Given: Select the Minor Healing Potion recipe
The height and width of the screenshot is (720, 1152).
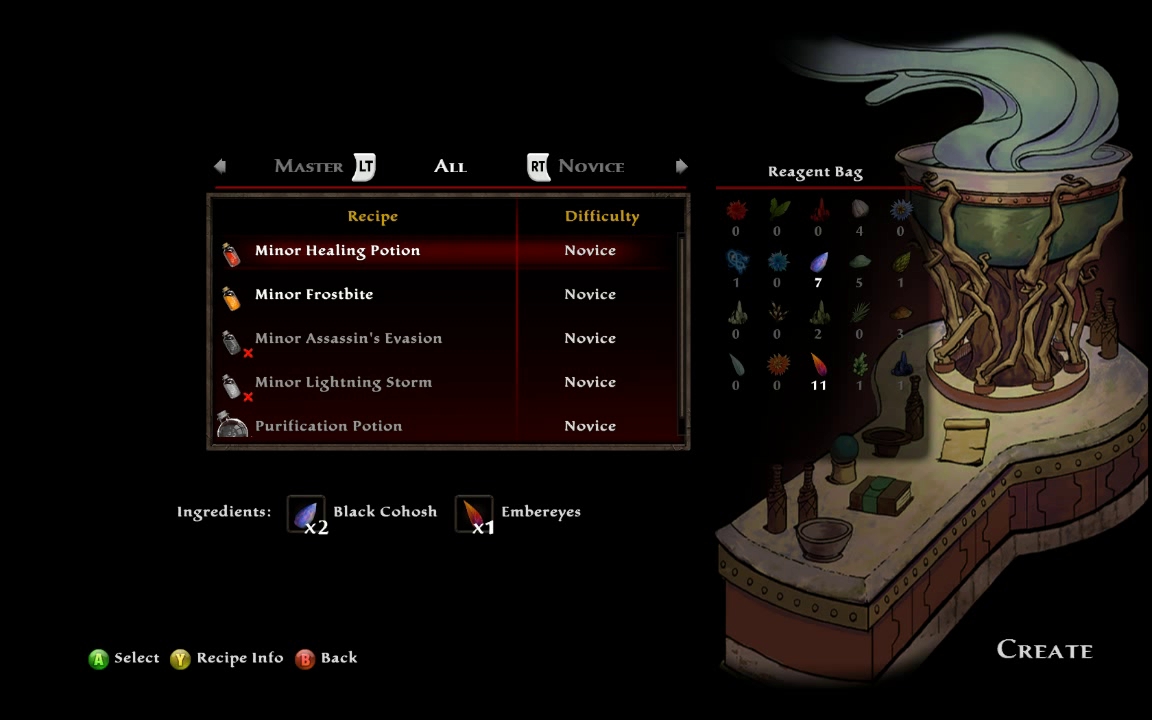Looking at the screenshot, I should [337, 251].
